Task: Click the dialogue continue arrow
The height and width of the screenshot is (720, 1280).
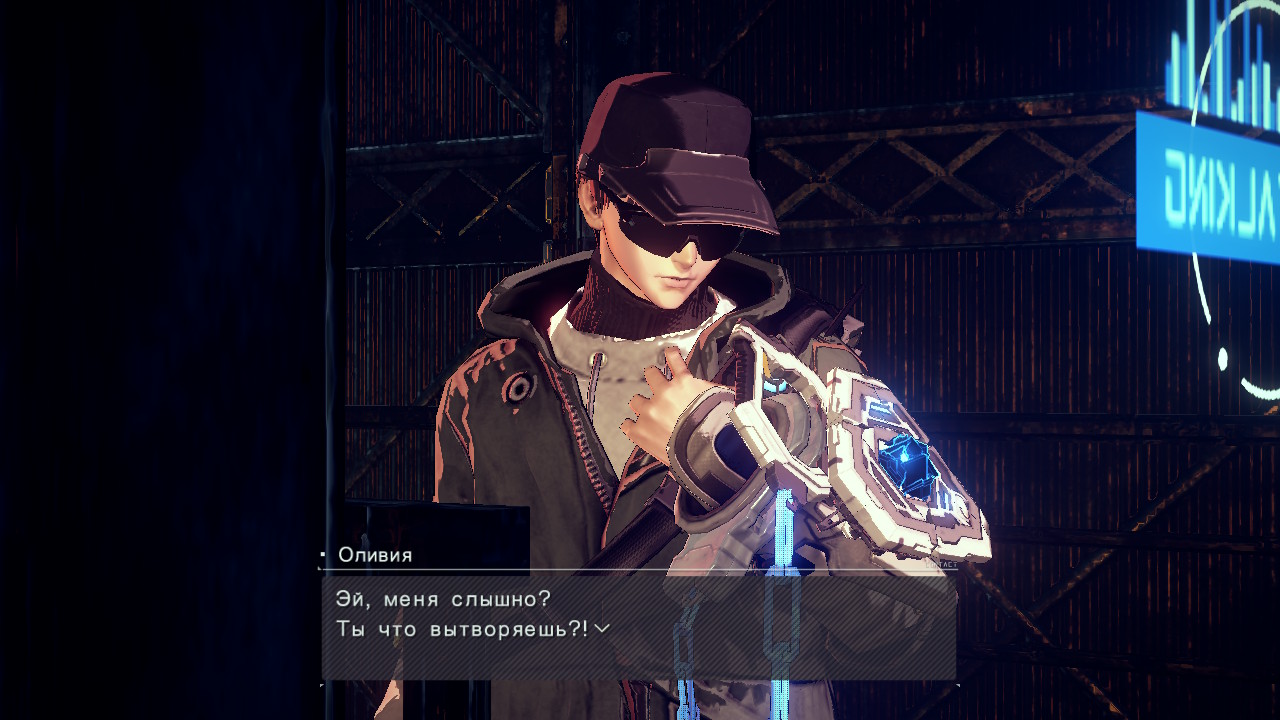Action: 601,629
